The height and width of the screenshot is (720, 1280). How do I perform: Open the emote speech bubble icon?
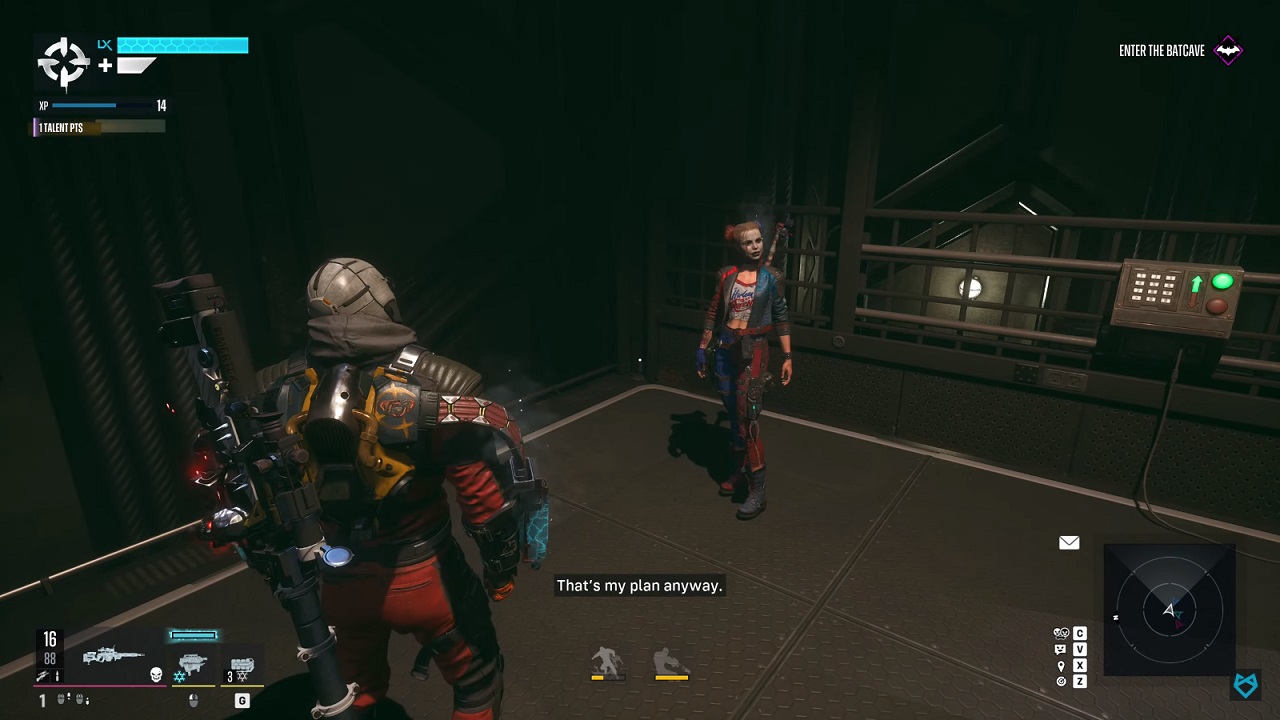pyautogui.click(x=1061, y=649)
